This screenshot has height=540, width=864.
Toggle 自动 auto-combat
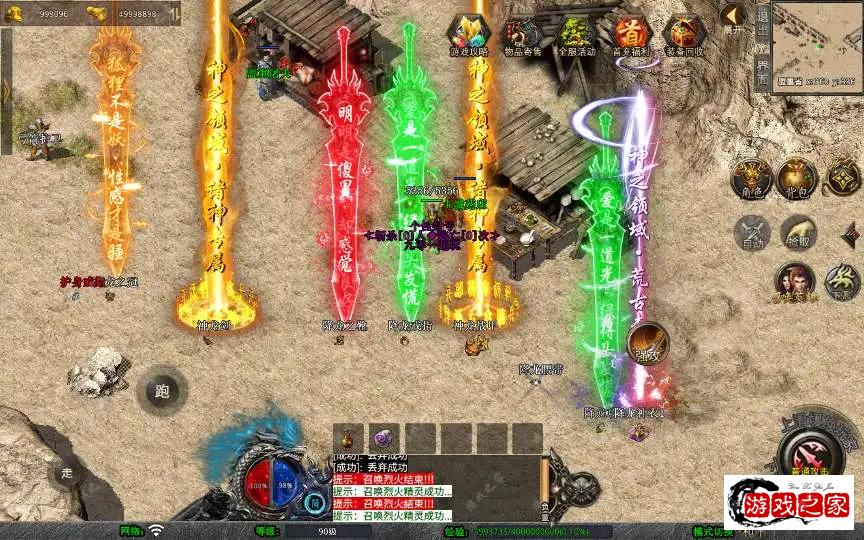tap(751, 233)
